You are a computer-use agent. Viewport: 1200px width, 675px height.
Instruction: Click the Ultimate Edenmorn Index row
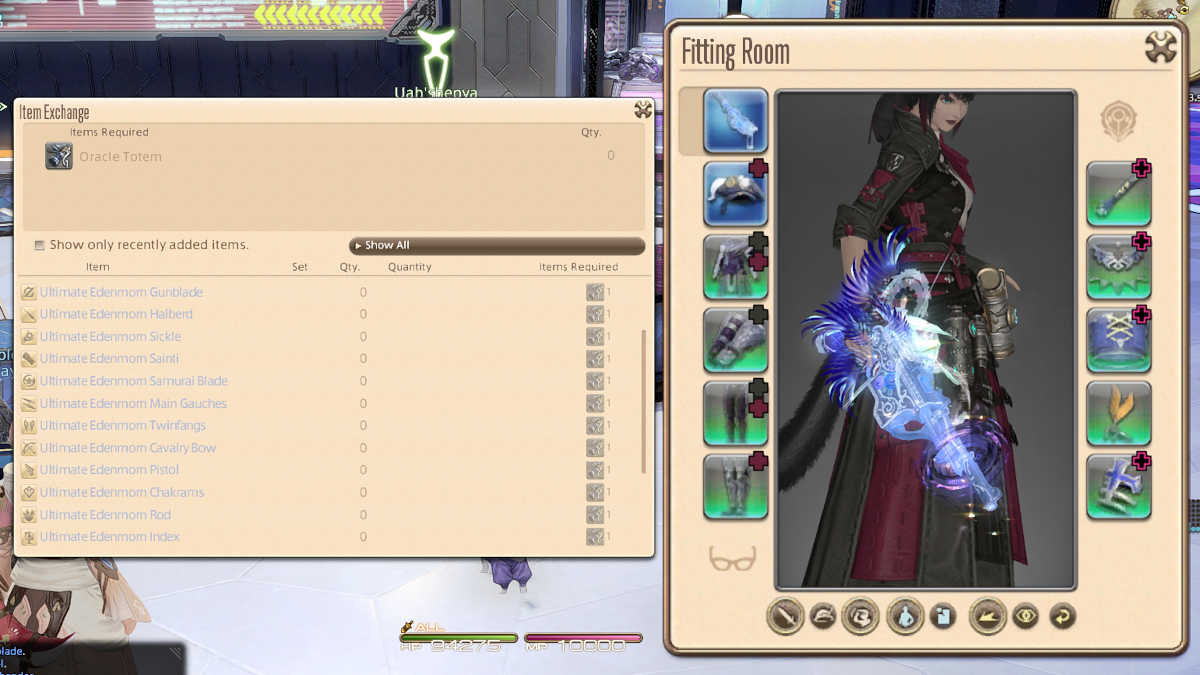coord(109,537)
